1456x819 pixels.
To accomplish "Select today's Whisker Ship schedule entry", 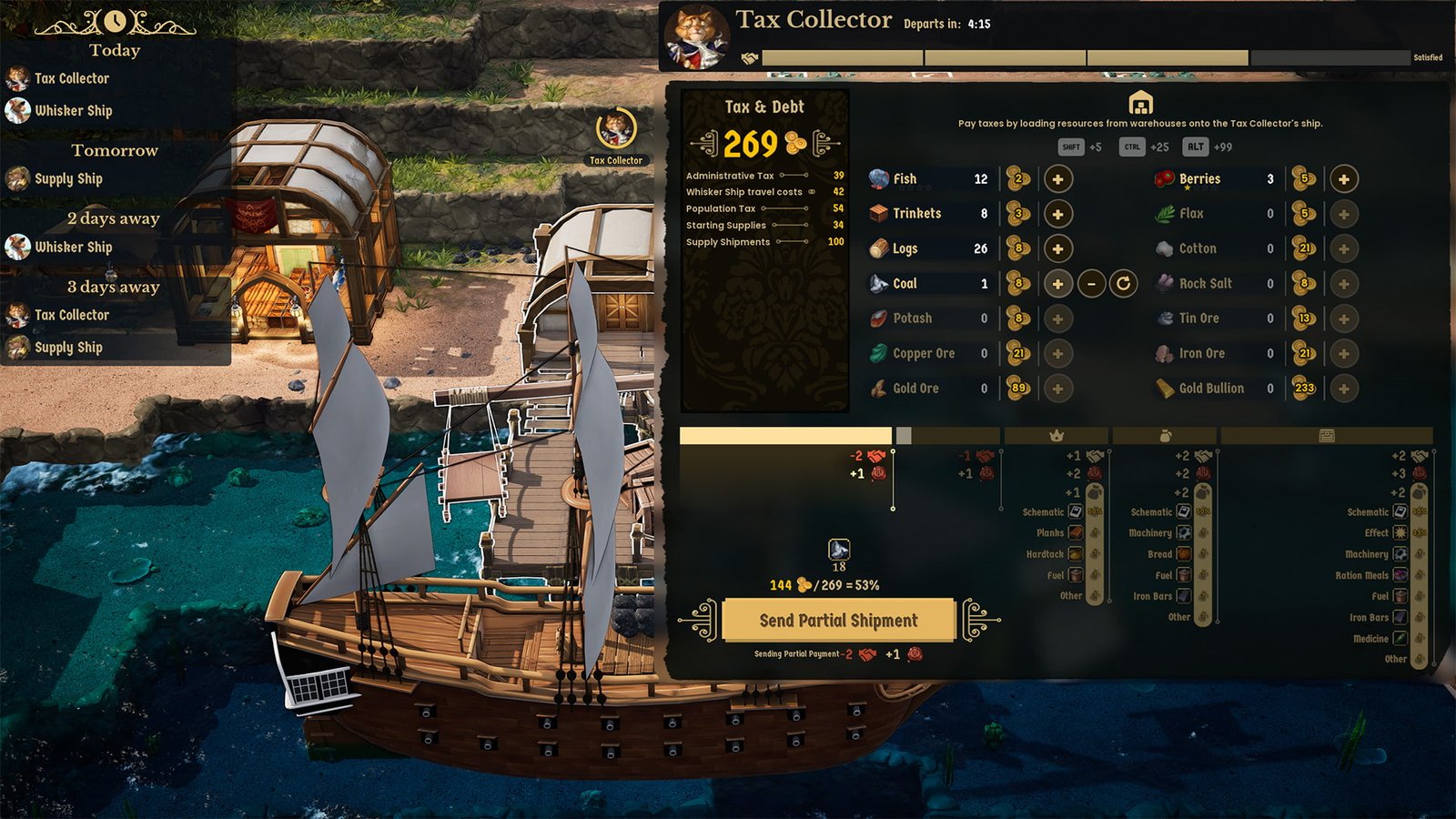I will coord(73,111).
